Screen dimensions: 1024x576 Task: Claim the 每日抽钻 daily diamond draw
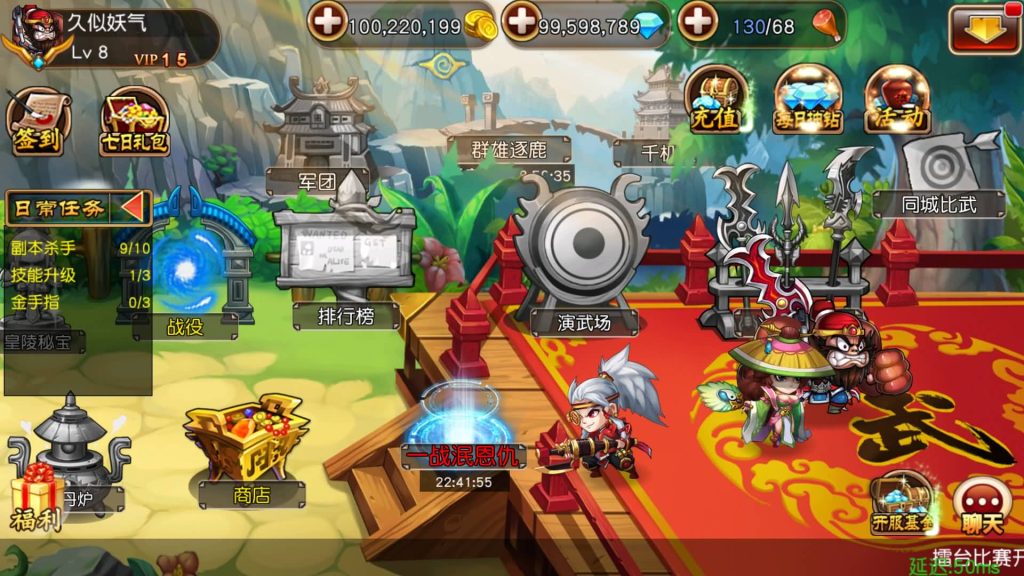807,101
